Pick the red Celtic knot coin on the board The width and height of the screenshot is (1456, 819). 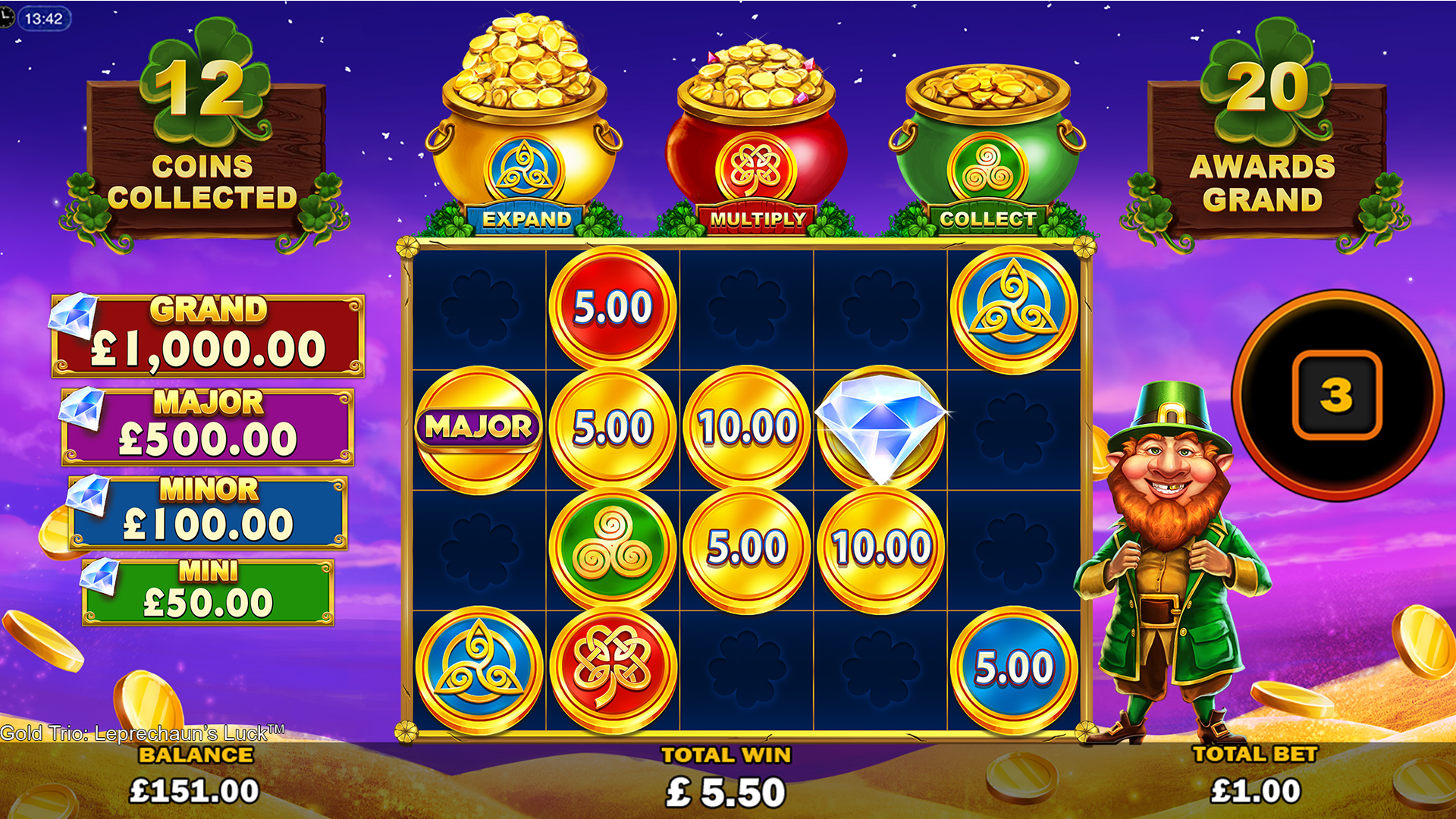(x=612, y=668)
